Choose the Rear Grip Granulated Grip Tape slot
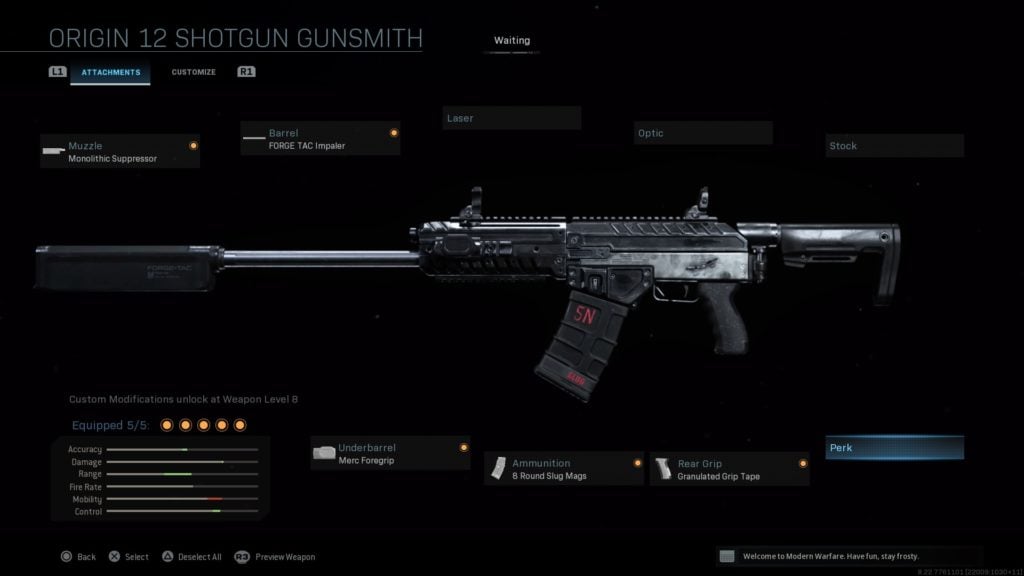The width and height of the screenshot is (1024, 576). pyautogui.click(x=729, y=469)
